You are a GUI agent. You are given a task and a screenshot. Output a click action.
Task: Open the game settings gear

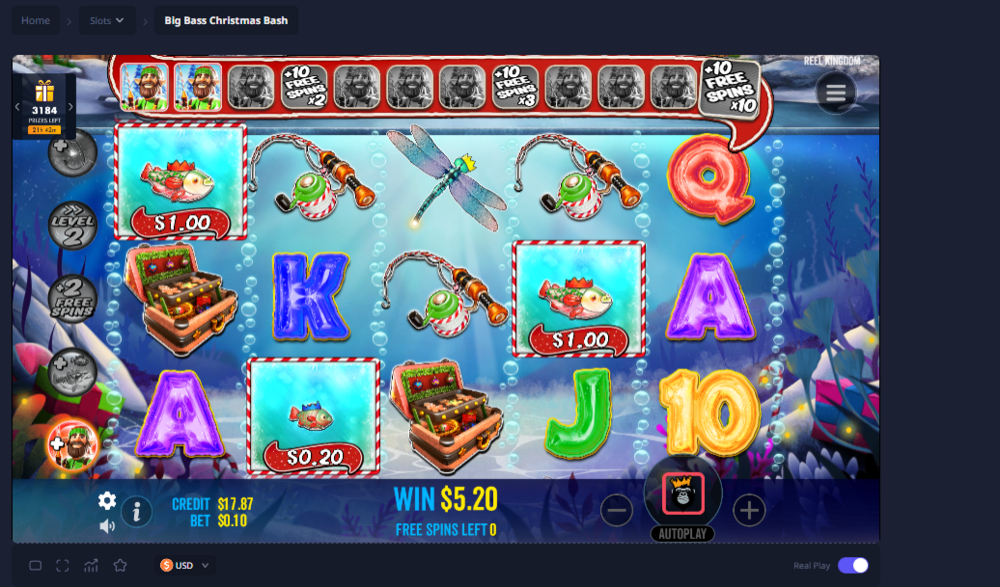coord(107,501)
